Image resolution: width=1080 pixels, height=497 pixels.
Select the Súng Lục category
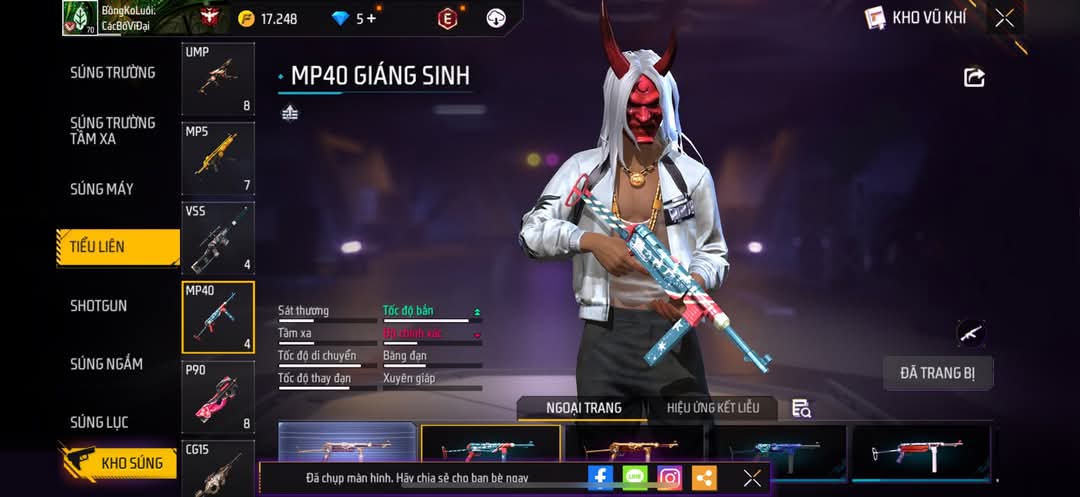(x=98, y=422)
